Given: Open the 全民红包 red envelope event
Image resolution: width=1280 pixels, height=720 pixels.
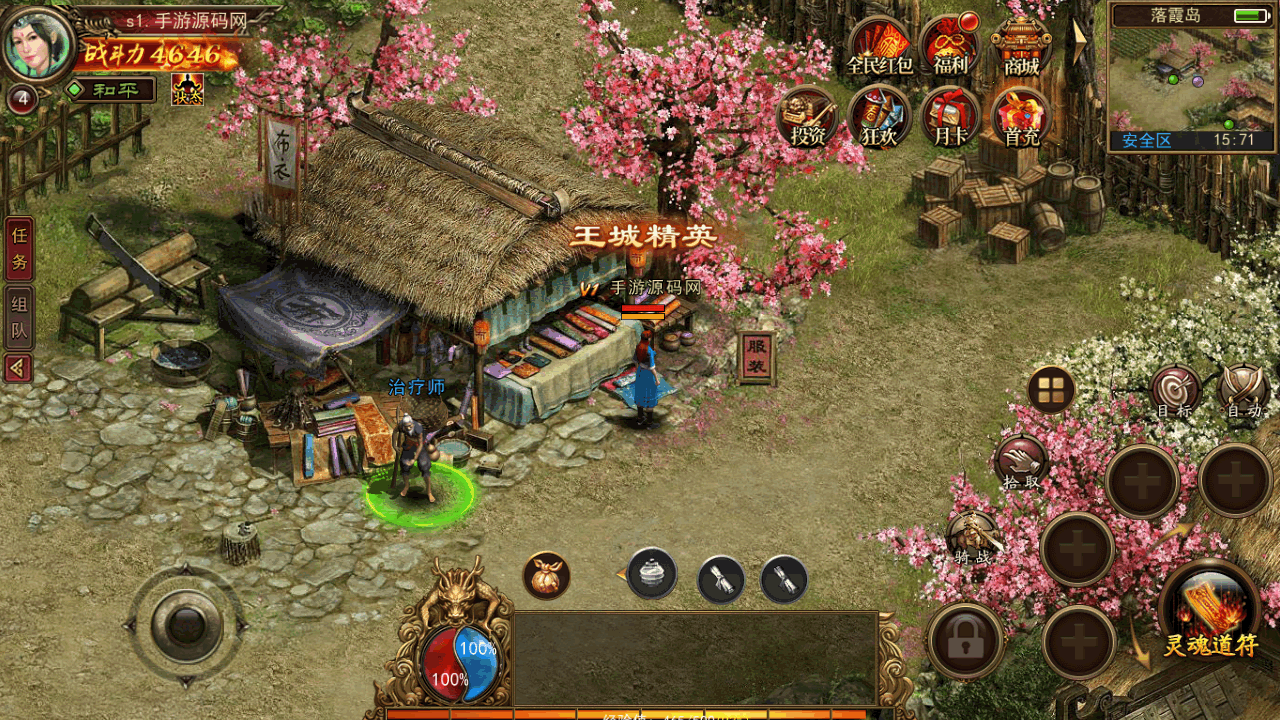Looking at the screenshot, I should 880,46.
